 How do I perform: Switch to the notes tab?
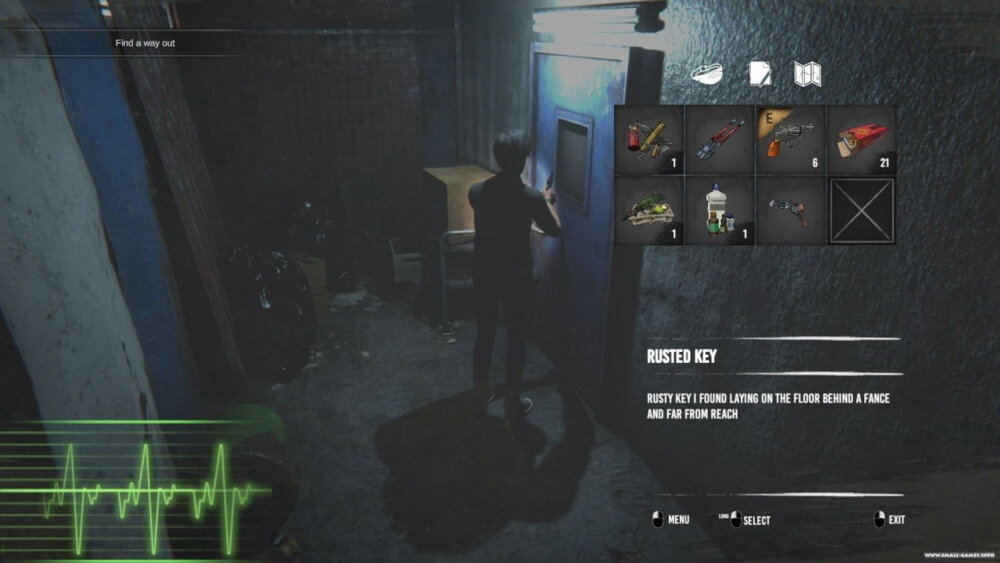click(758, 73)
